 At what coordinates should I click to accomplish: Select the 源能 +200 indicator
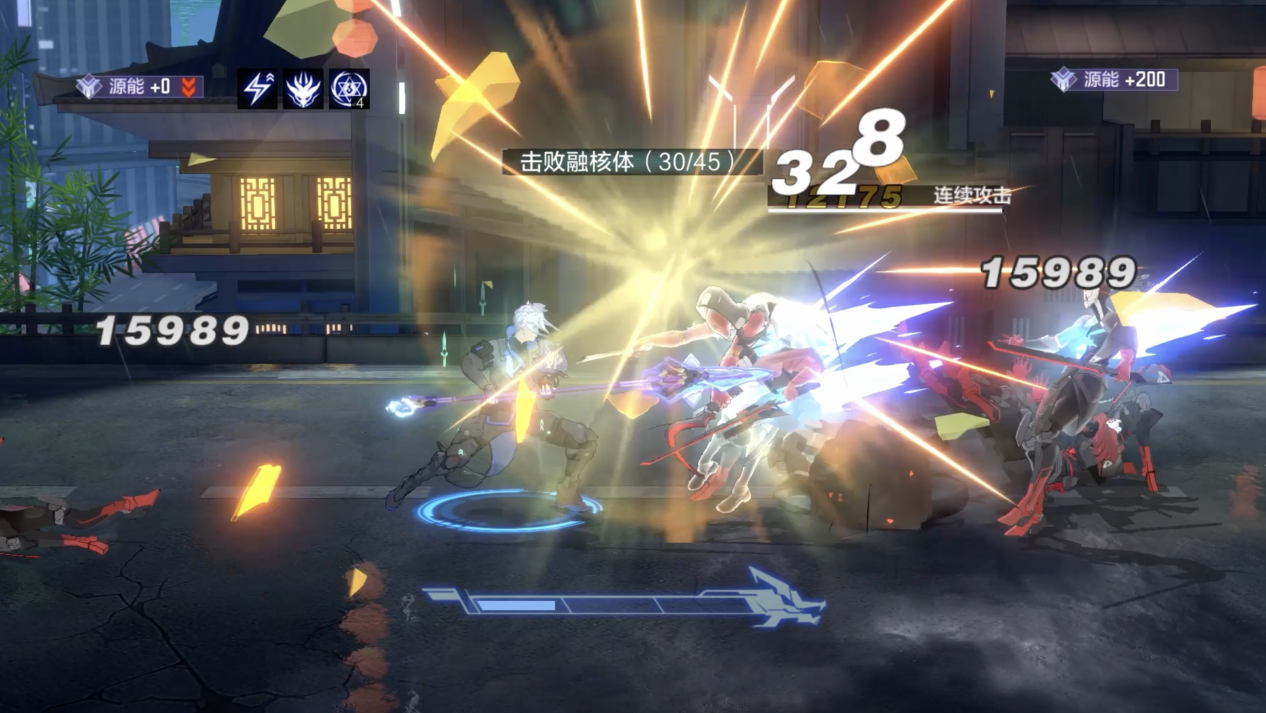[x=1114, y=80]
